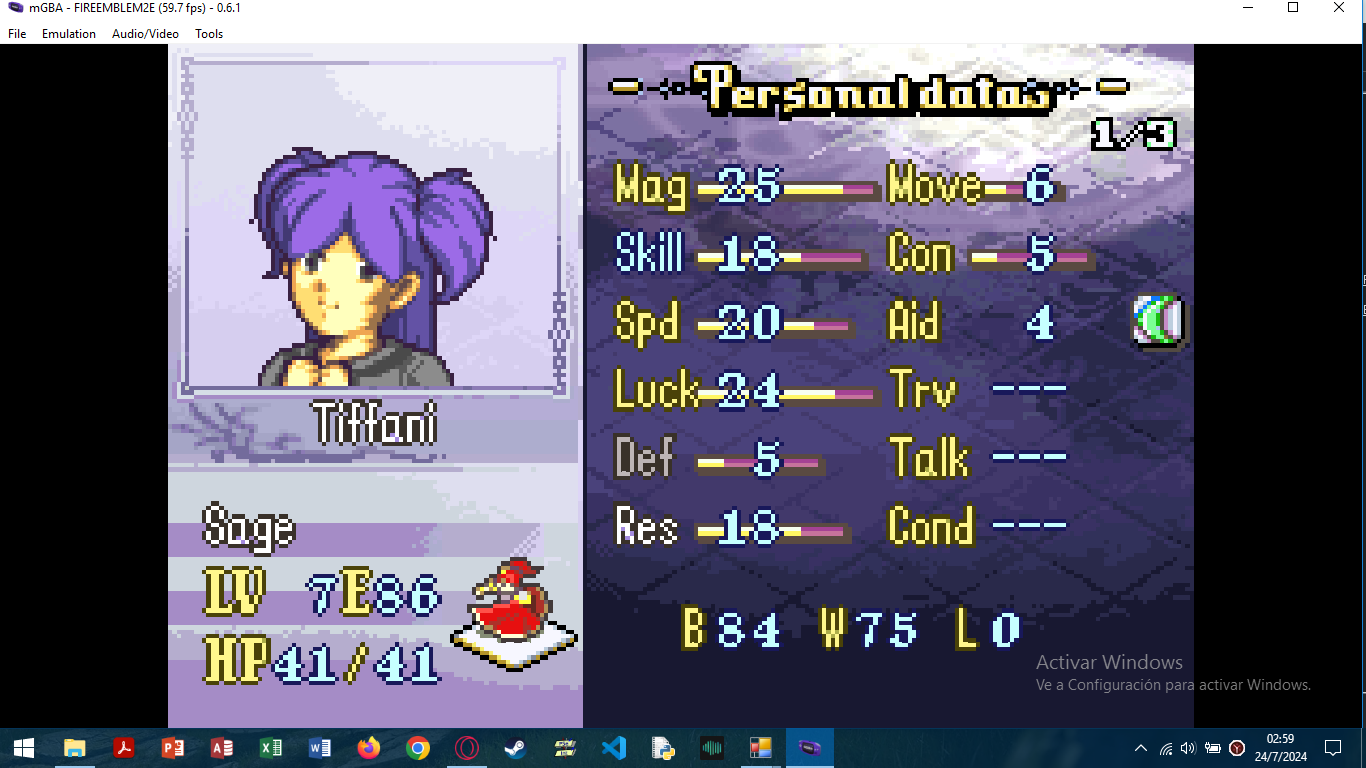Choose the Spd stat label
The width and height of the screenshot is (1366, 768).
[647, 323]
